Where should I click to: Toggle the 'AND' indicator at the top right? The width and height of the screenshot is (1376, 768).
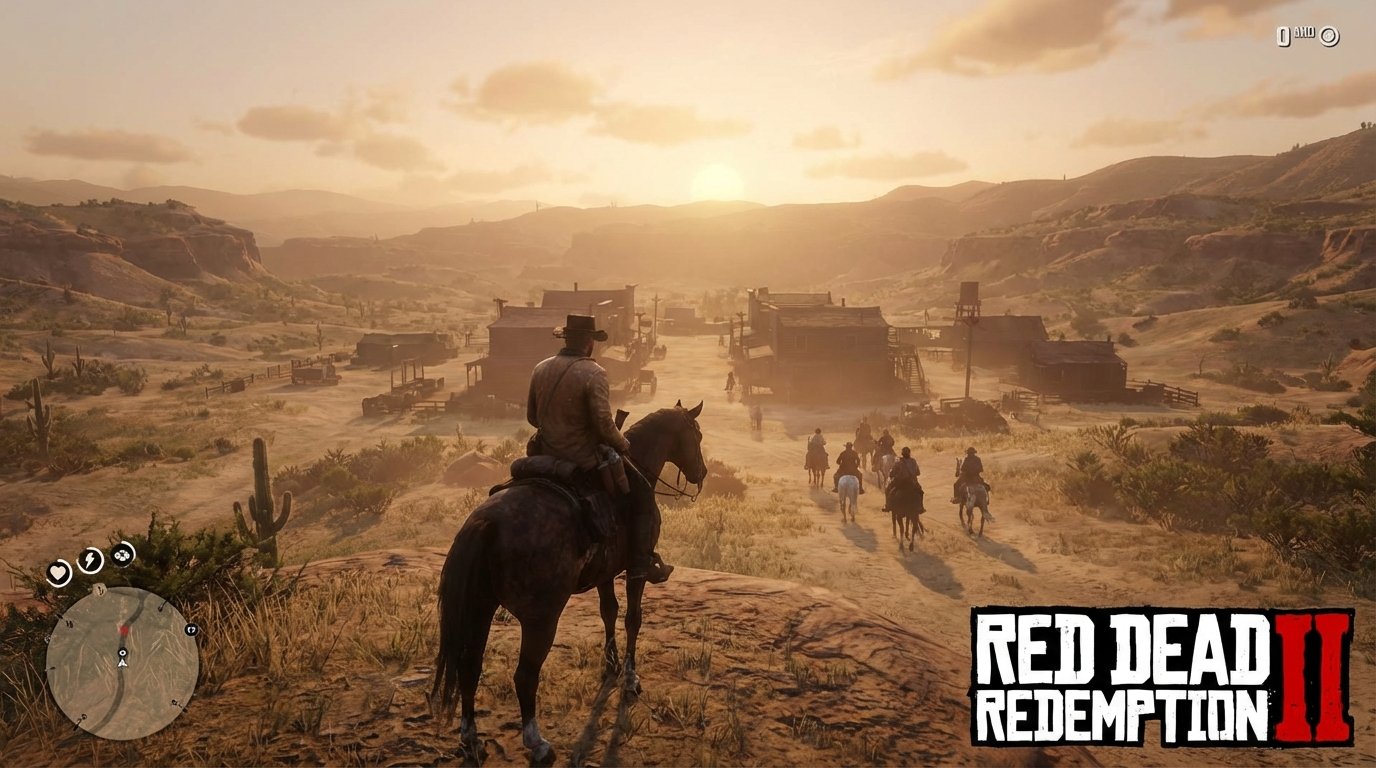[x=1305, y=33]
